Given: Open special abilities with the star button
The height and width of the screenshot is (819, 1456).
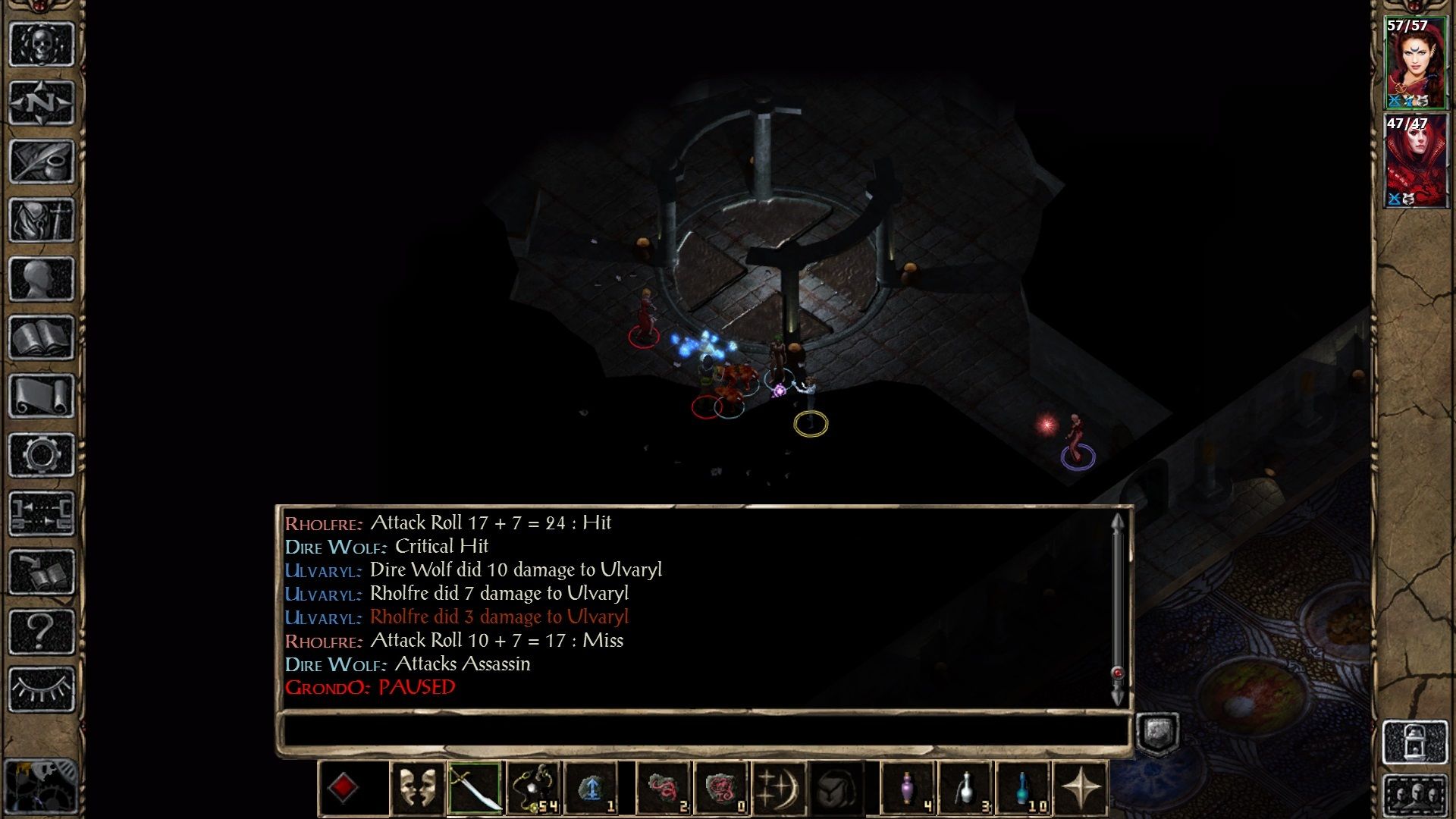Looking at the screenshot, I should 1081,789.
